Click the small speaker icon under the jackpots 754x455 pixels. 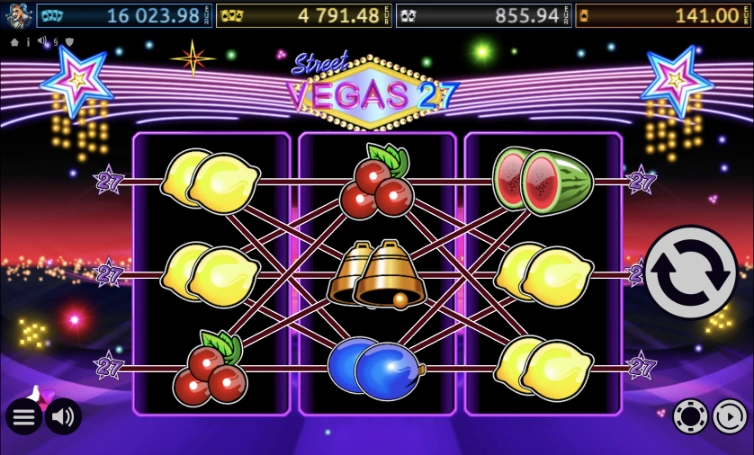(43, 43)
